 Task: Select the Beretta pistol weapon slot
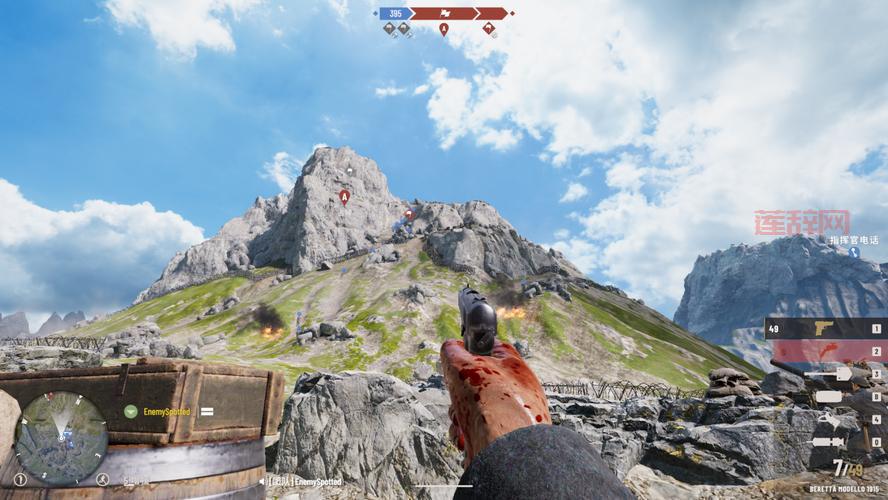(x=825, y=328)
